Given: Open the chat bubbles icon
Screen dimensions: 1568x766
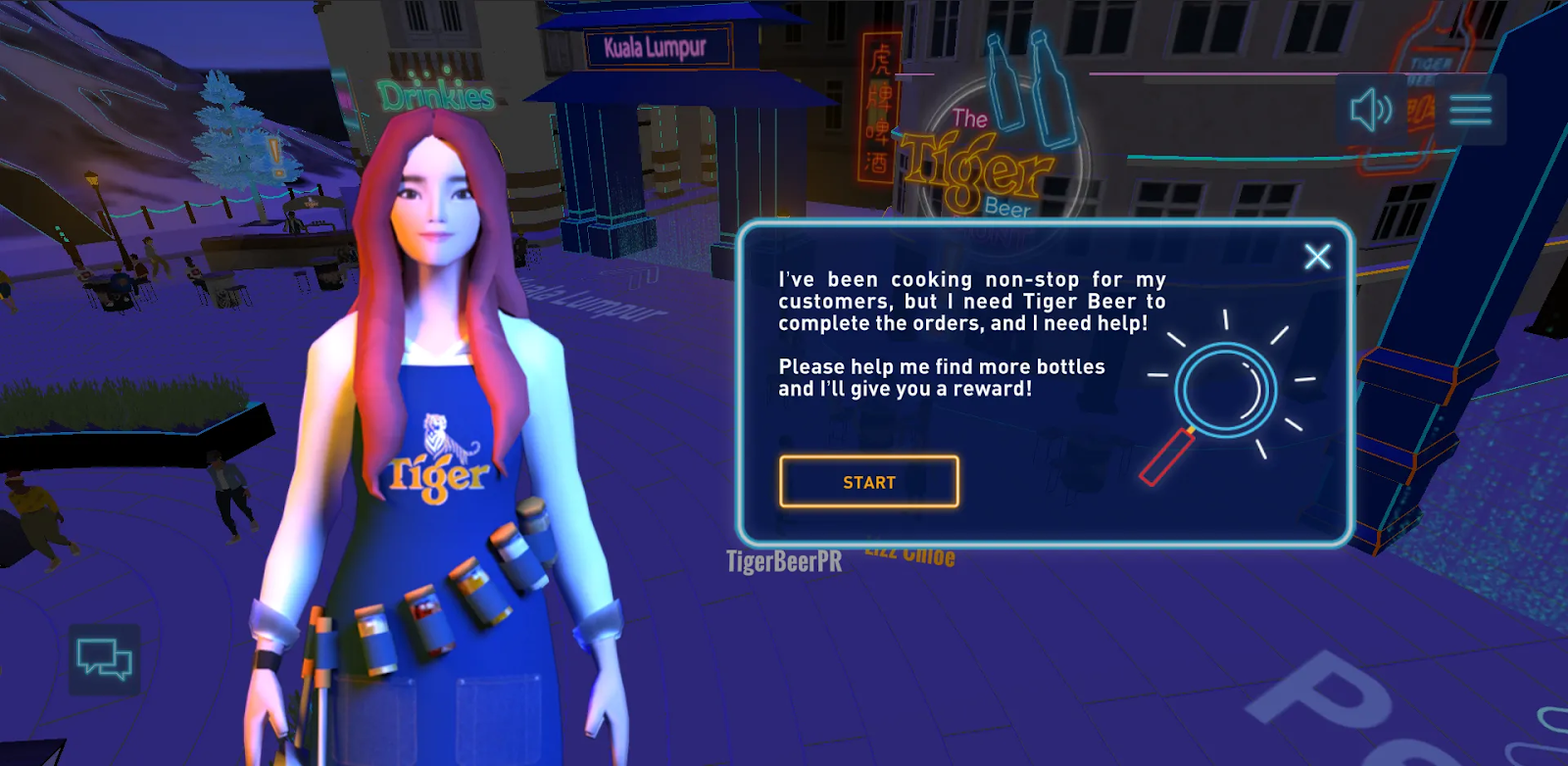Looking at the screenshot, I should [104, 658].
